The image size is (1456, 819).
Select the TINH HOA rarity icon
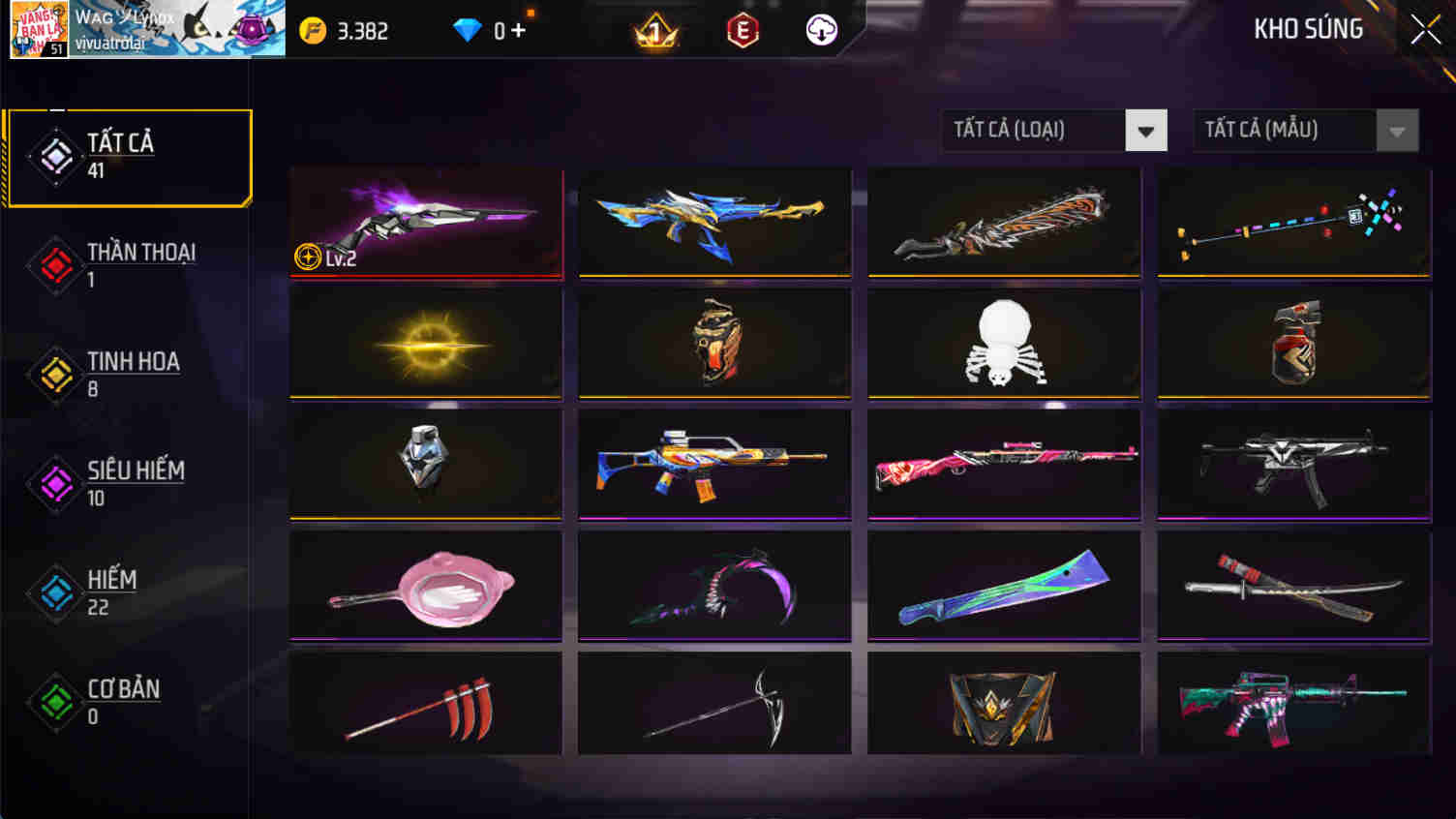tap(55, 375)
